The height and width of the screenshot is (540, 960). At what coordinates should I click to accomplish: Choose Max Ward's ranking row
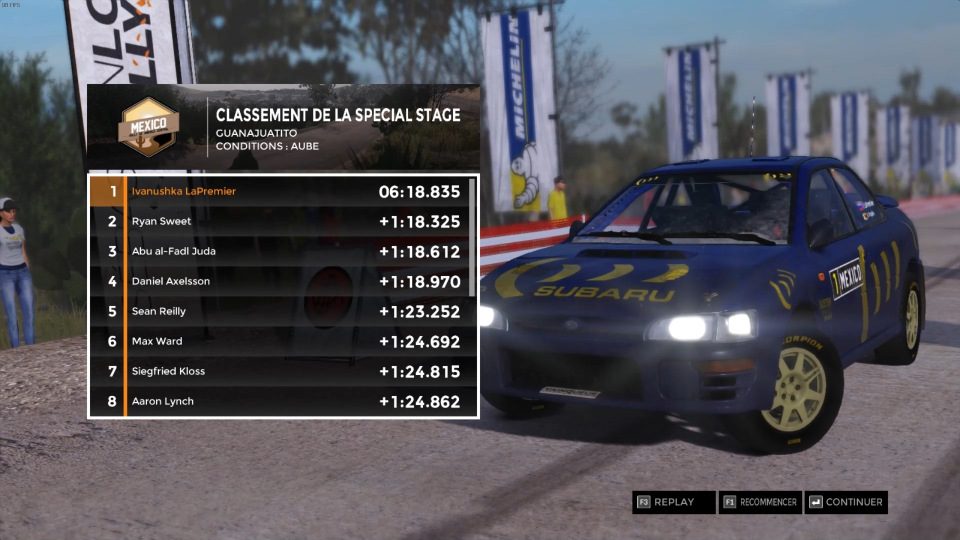click(x=280, y=341)
